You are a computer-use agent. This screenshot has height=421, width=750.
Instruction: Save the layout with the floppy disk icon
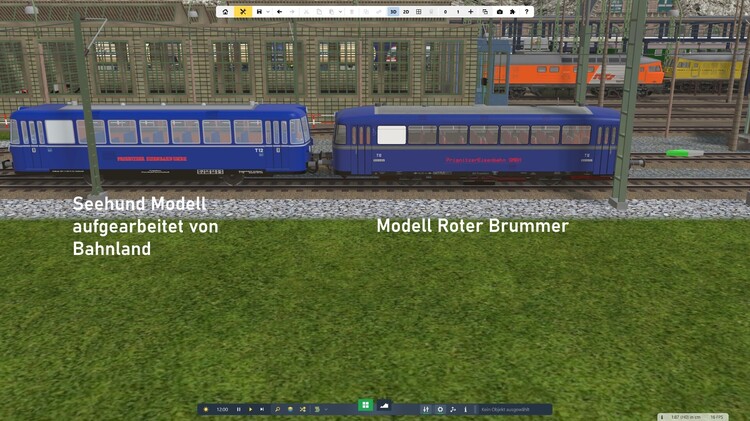point(259,12)
